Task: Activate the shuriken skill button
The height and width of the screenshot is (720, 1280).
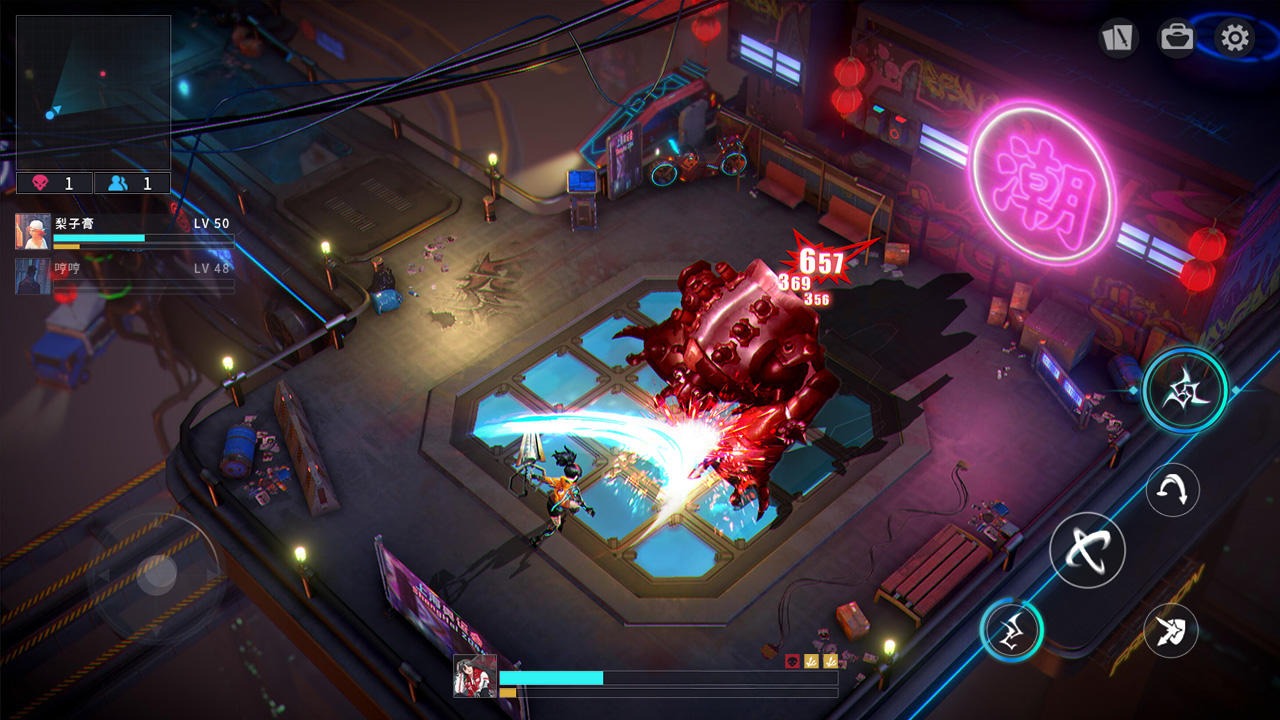Action: pos(1185,390)
